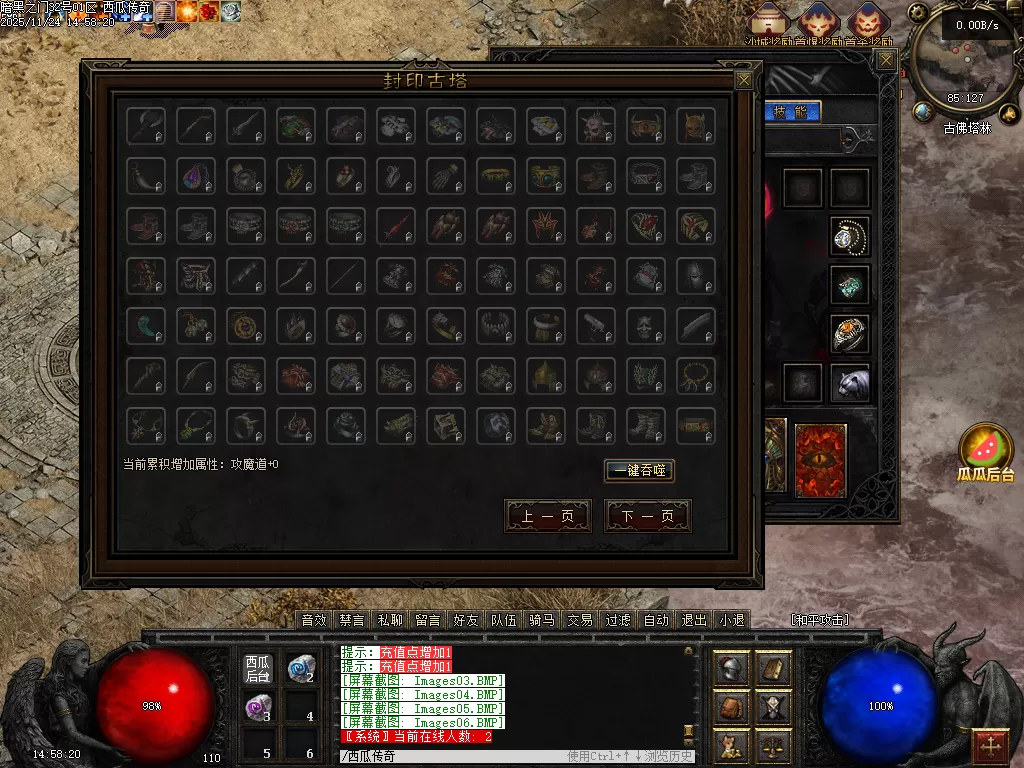Open the 瓜瓜后台 watermelon icon
This screenshot has height=768, width=1024.
(x=985, y=449)
